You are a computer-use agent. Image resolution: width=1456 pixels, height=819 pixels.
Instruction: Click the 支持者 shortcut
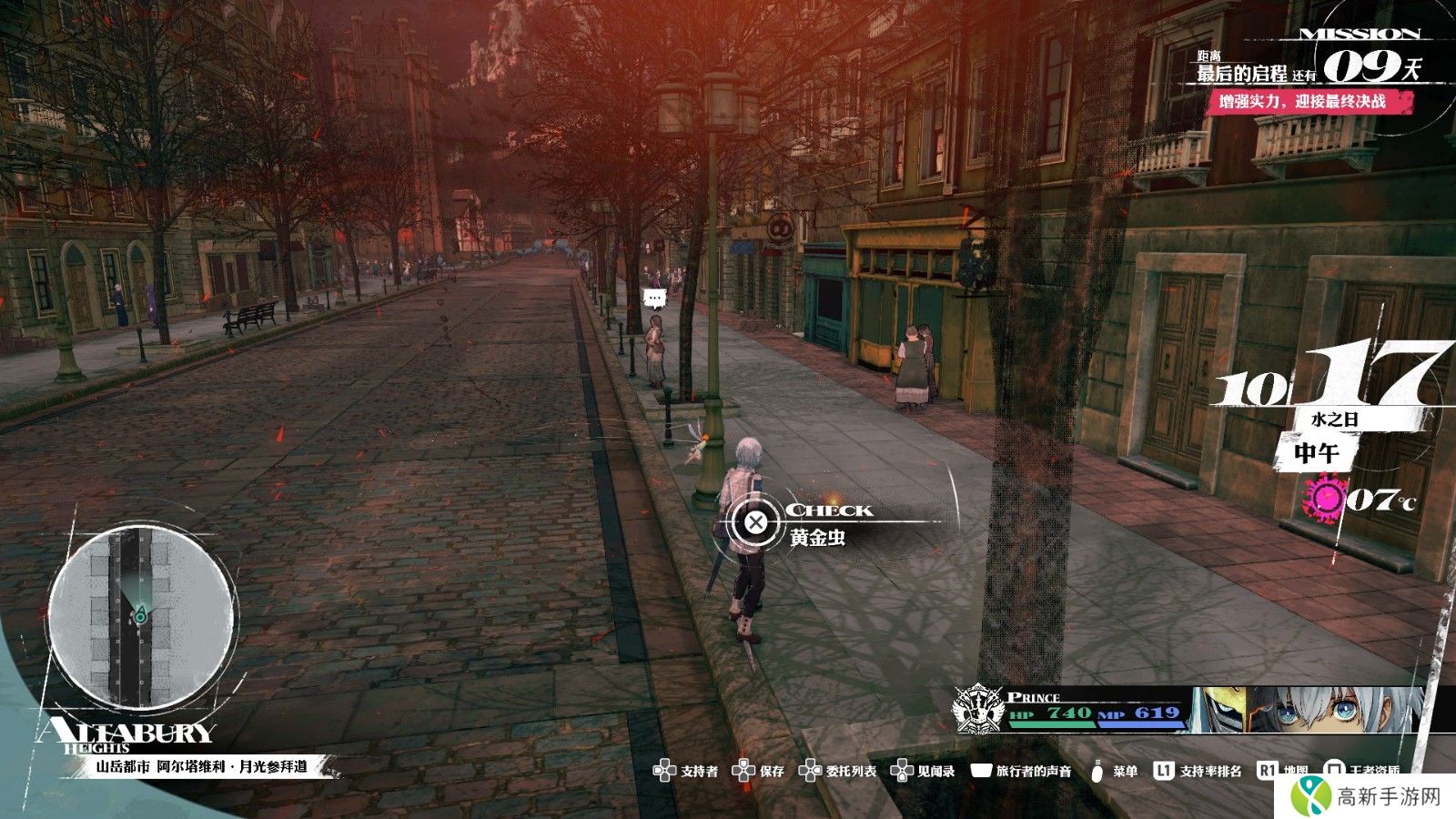(x=686, y=771)
